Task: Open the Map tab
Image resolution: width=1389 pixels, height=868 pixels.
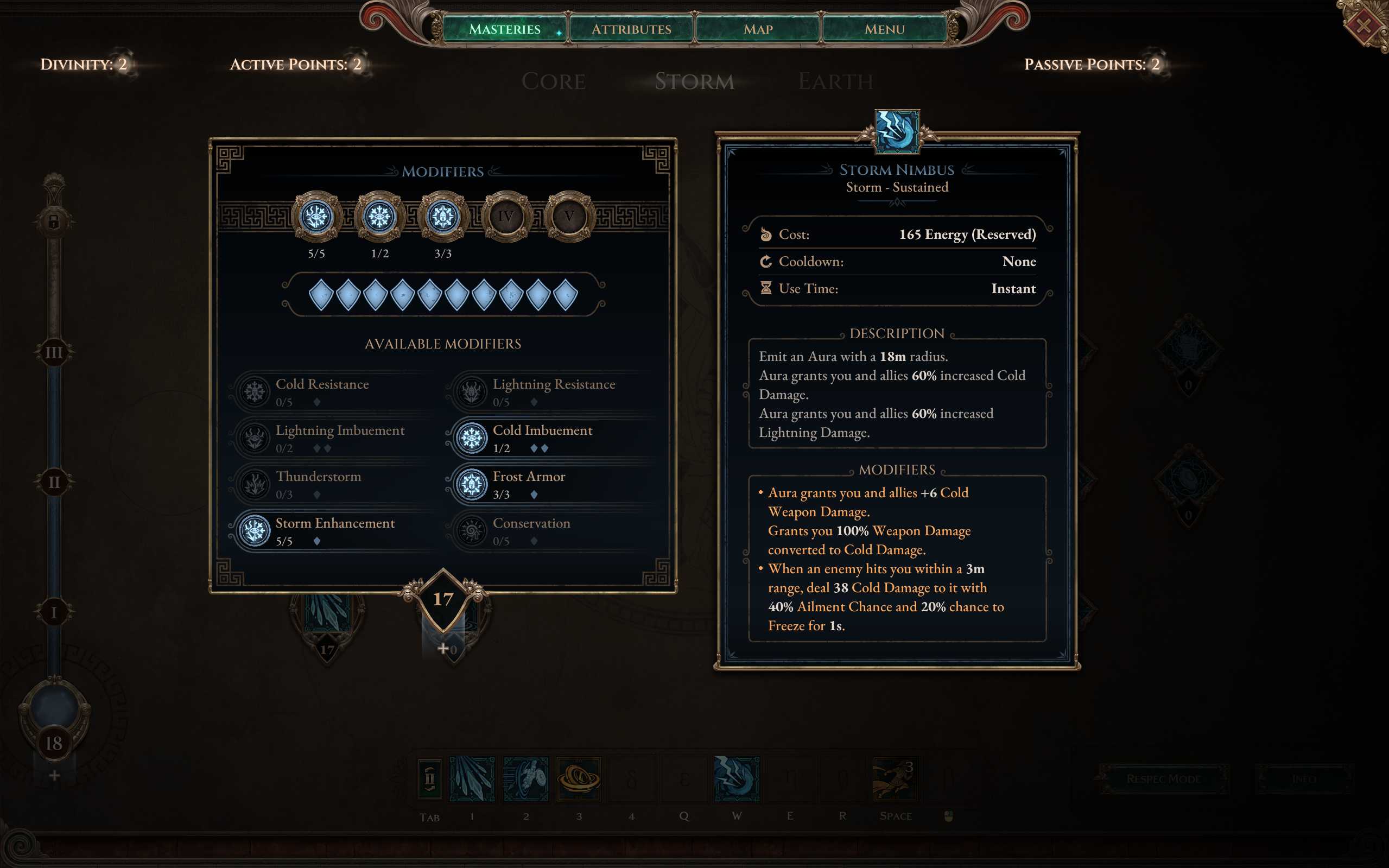Action: click(758, 29)
